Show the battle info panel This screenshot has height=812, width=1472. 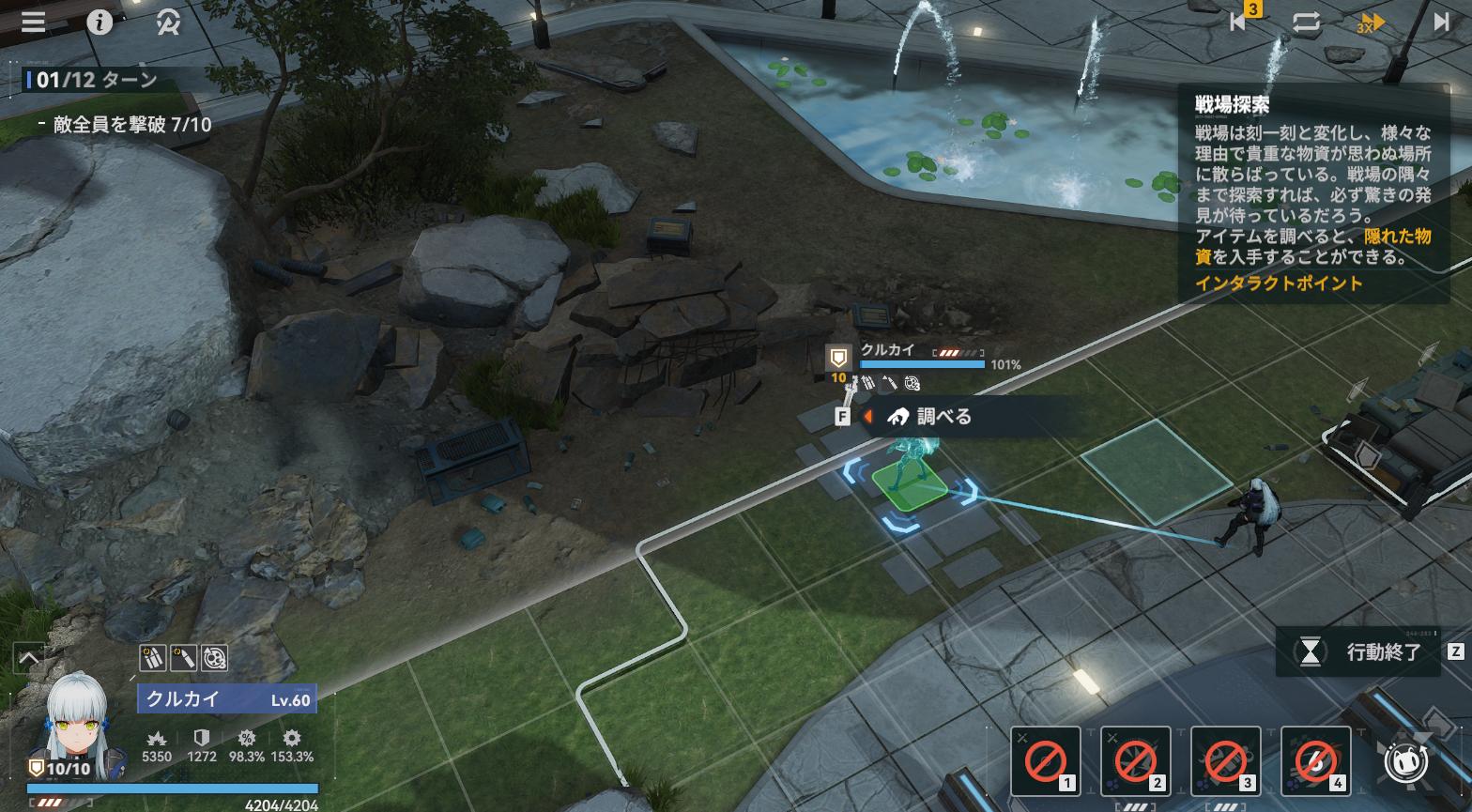tap(100, 22)
